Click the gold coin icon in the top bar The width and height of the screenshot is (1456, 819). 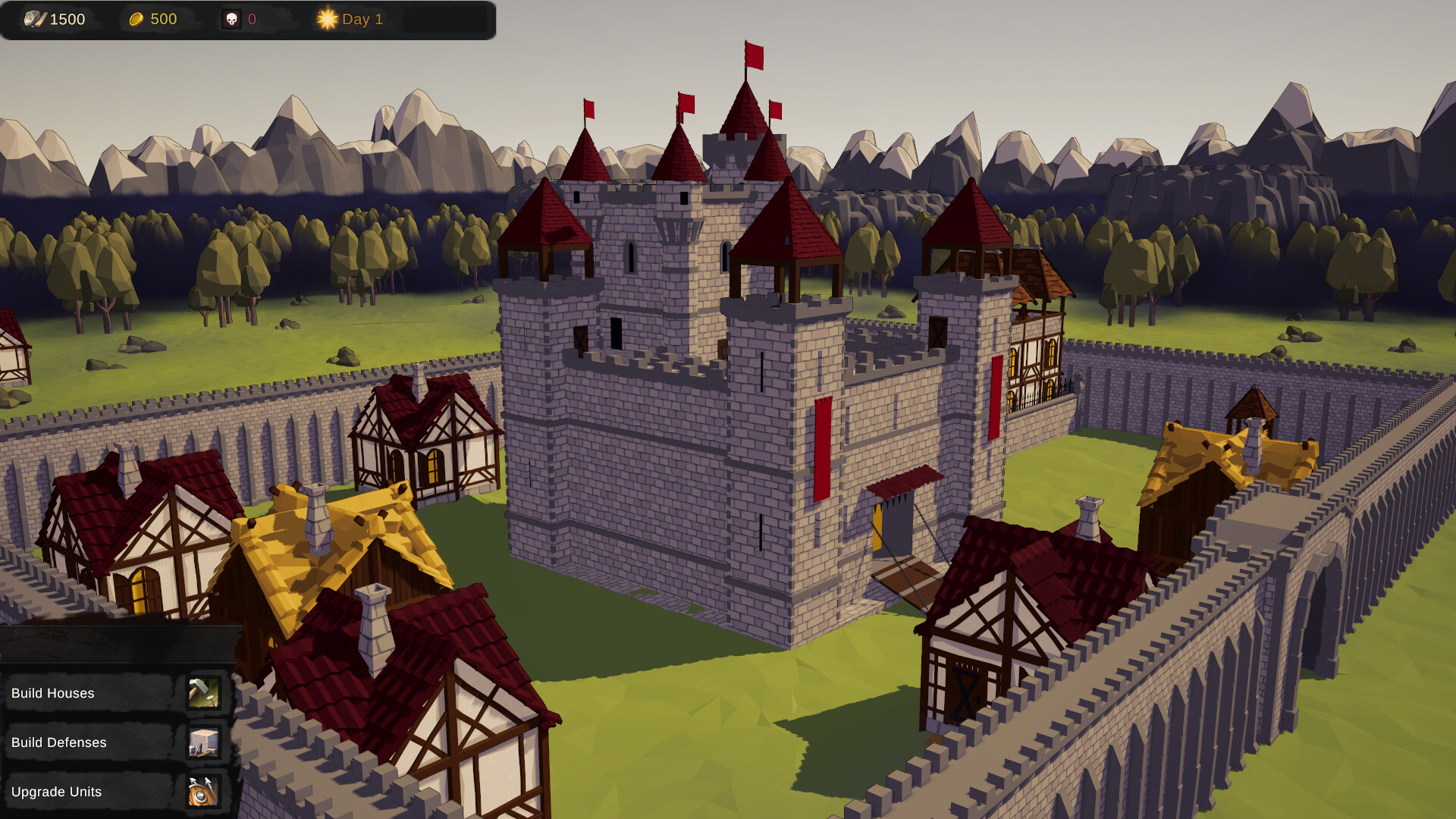(x=135, y=19)
